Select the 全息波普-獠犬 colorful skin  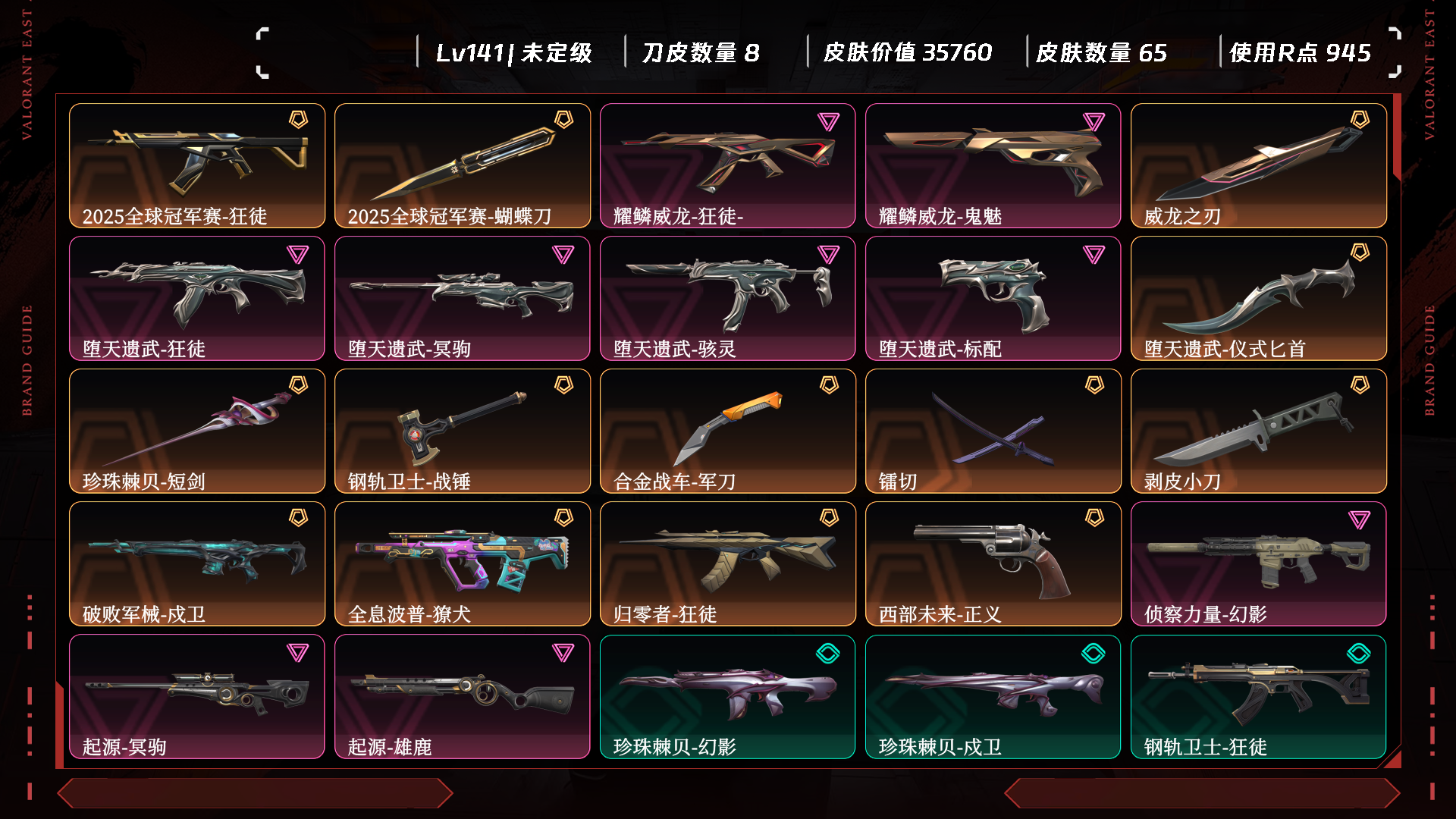463,563
